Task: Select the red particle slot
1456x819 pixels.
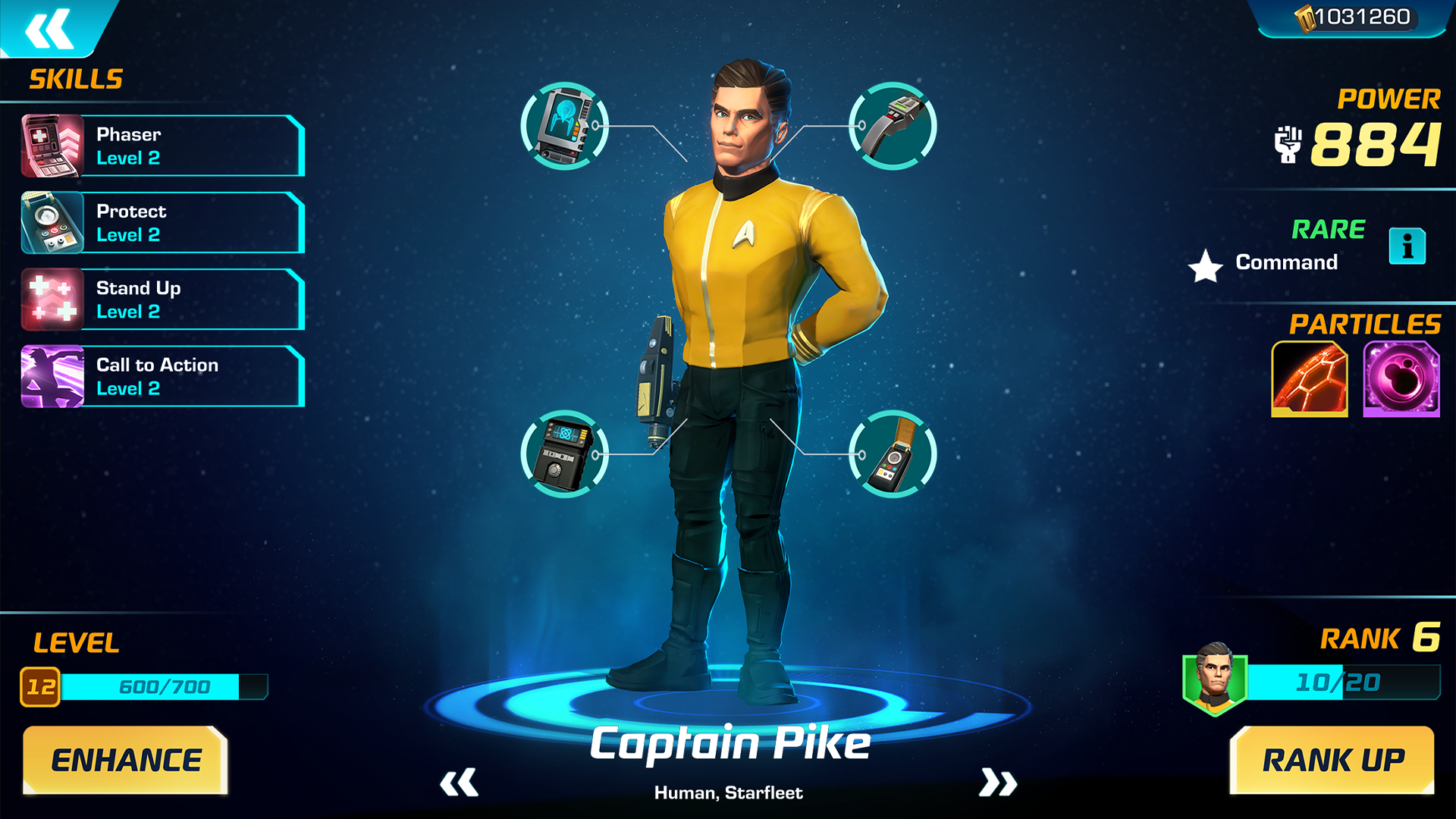Action: [x=1308, y=378]
